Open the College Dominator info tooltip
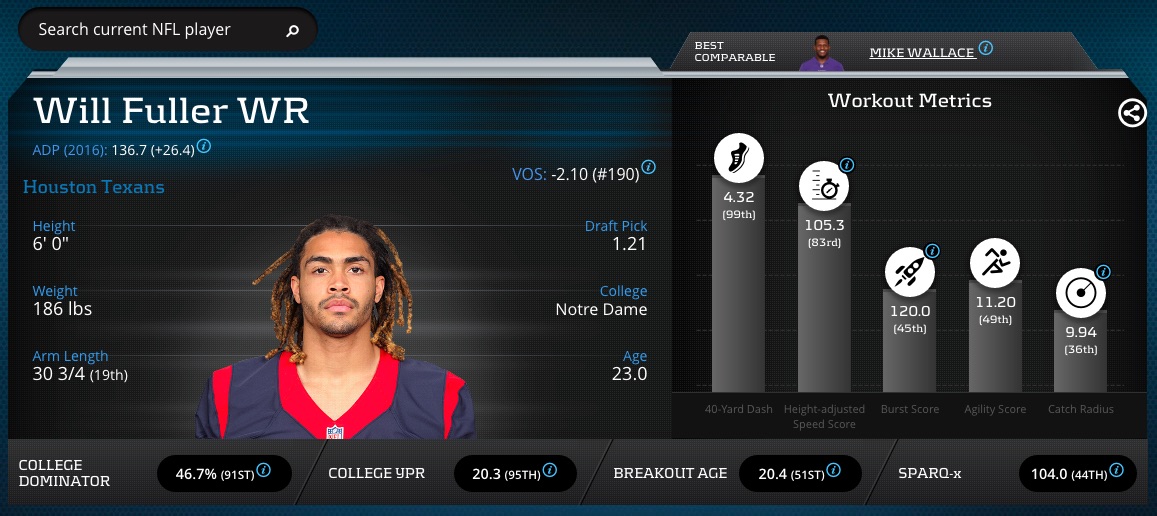 [x=264, y=470]
